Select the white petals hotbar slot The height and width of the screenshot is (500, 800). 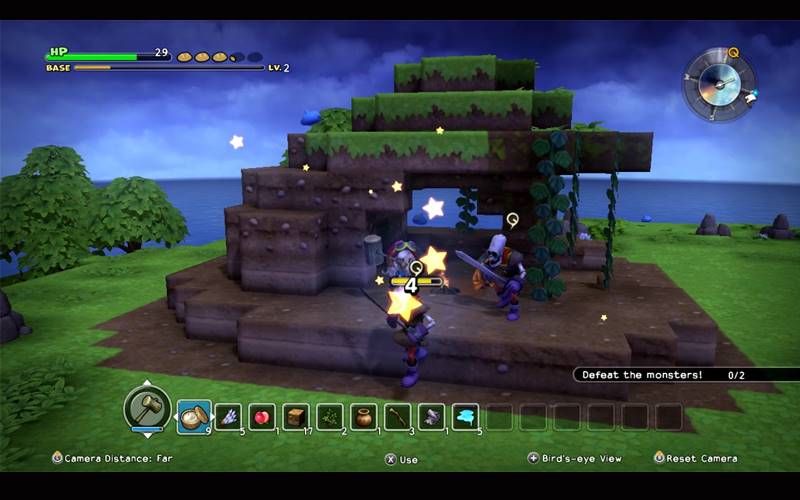tap(228, 416)
